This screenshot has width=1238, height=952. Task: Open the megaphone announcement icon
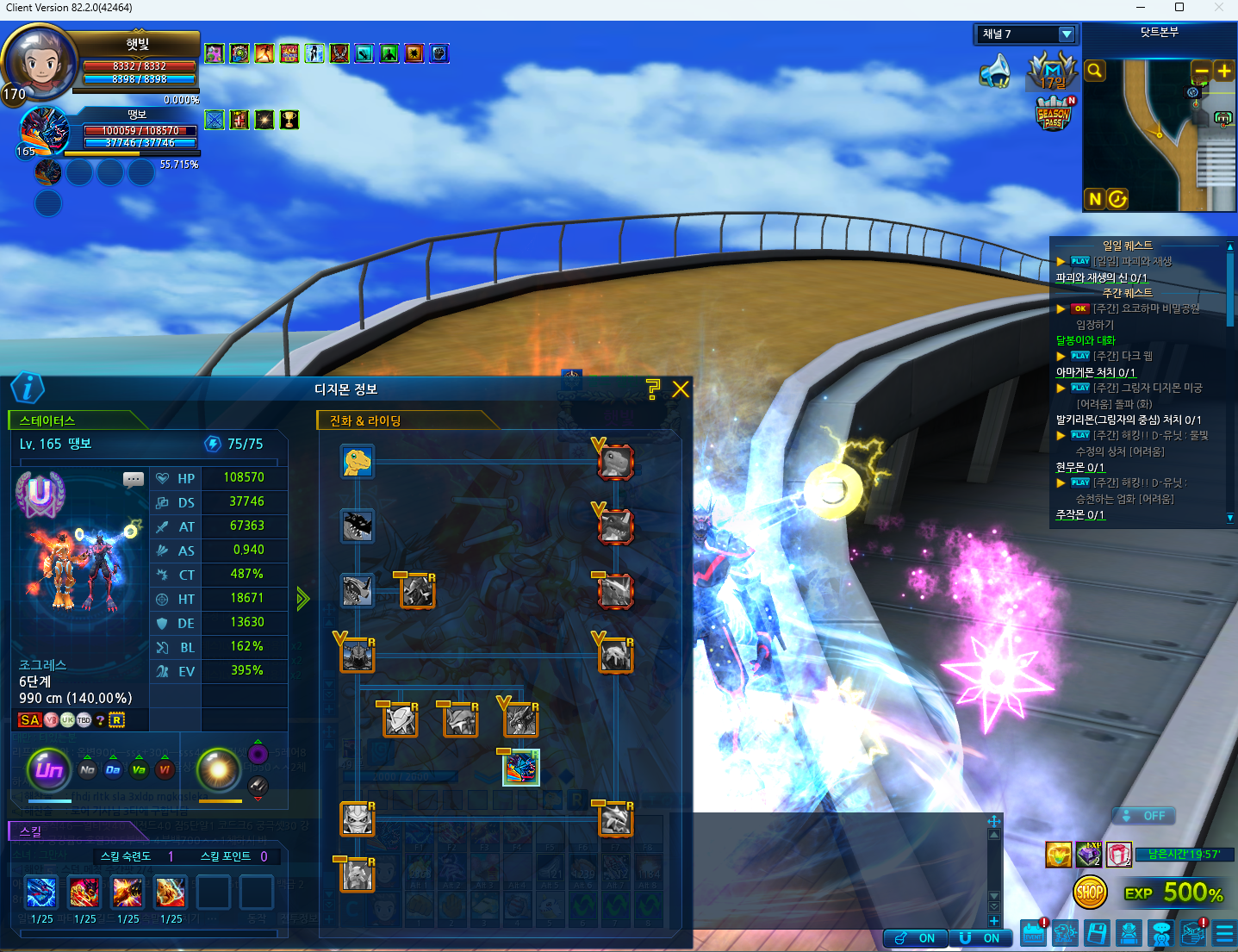point(996,72)
